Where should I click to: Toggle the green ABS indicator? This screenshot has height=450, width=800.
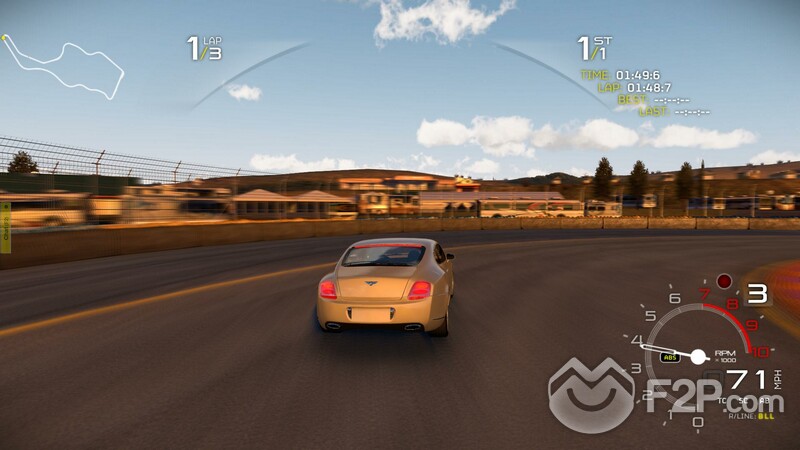(x=670, y=357)
